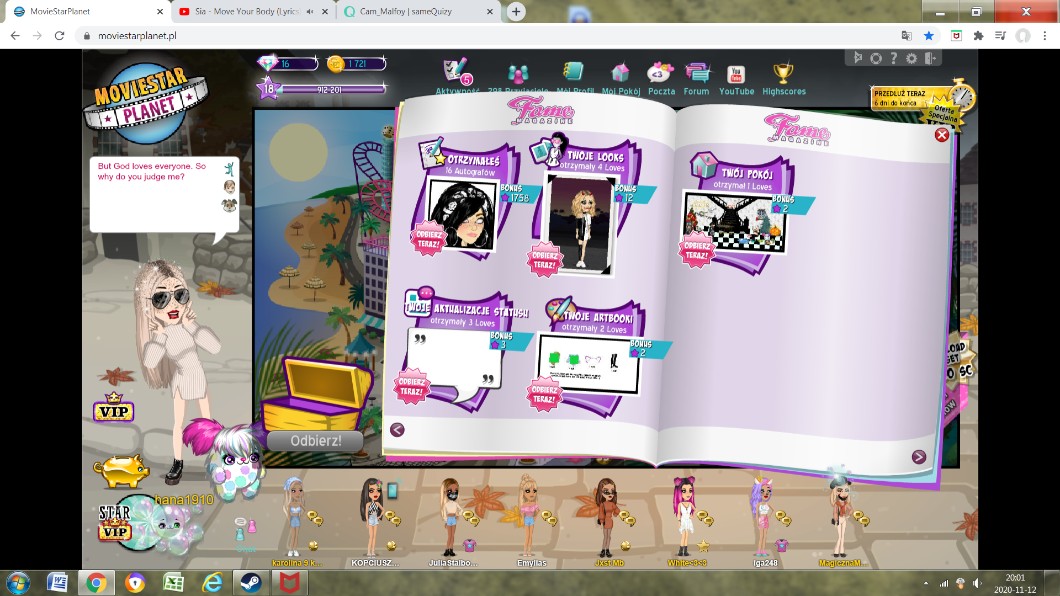The width and height of the screenshot is (1060, 596).
Task: Close the Fame magazine popup
Action: click(x=941, y=134)
